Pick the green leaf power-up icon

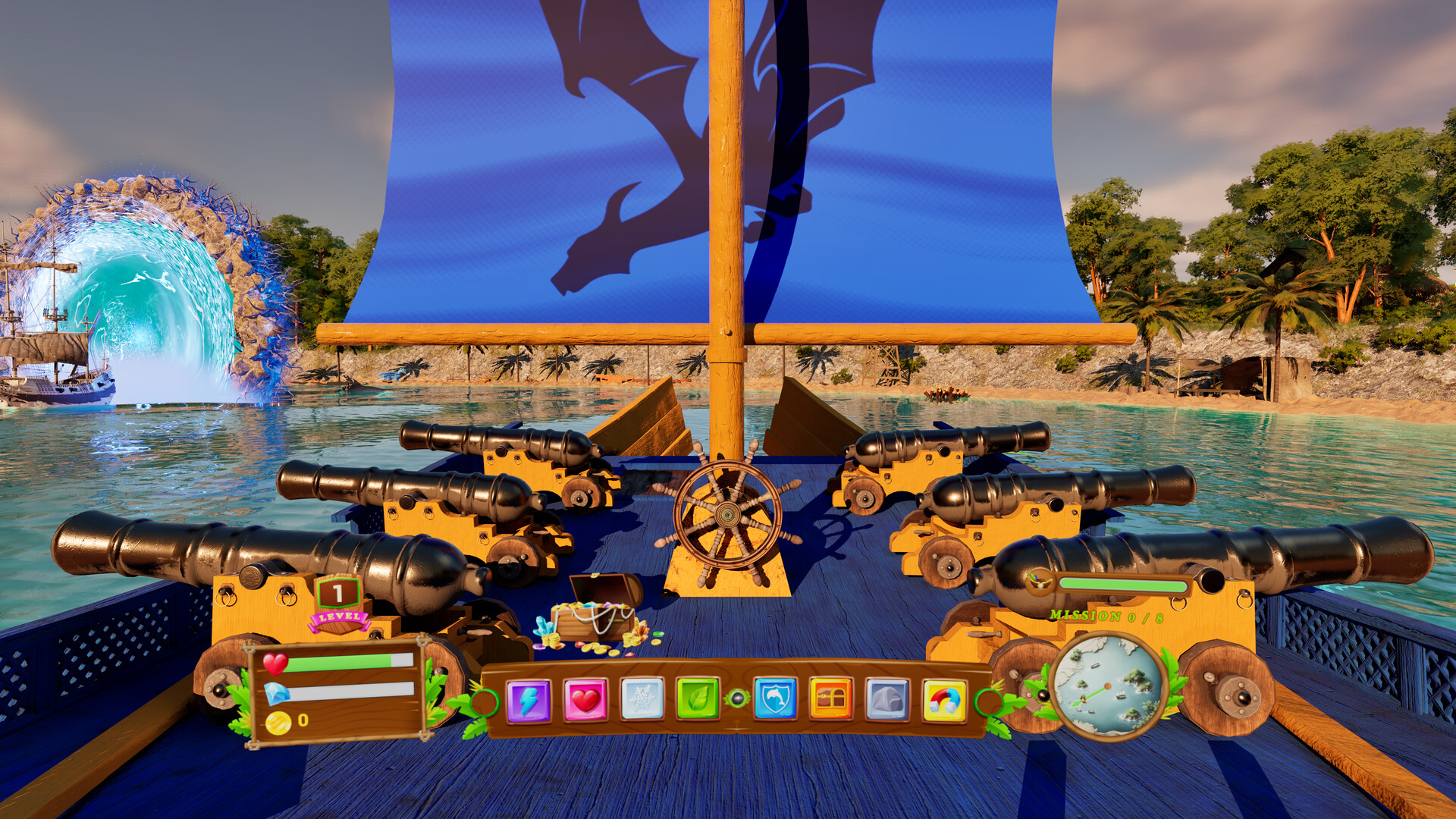point(698,699)
